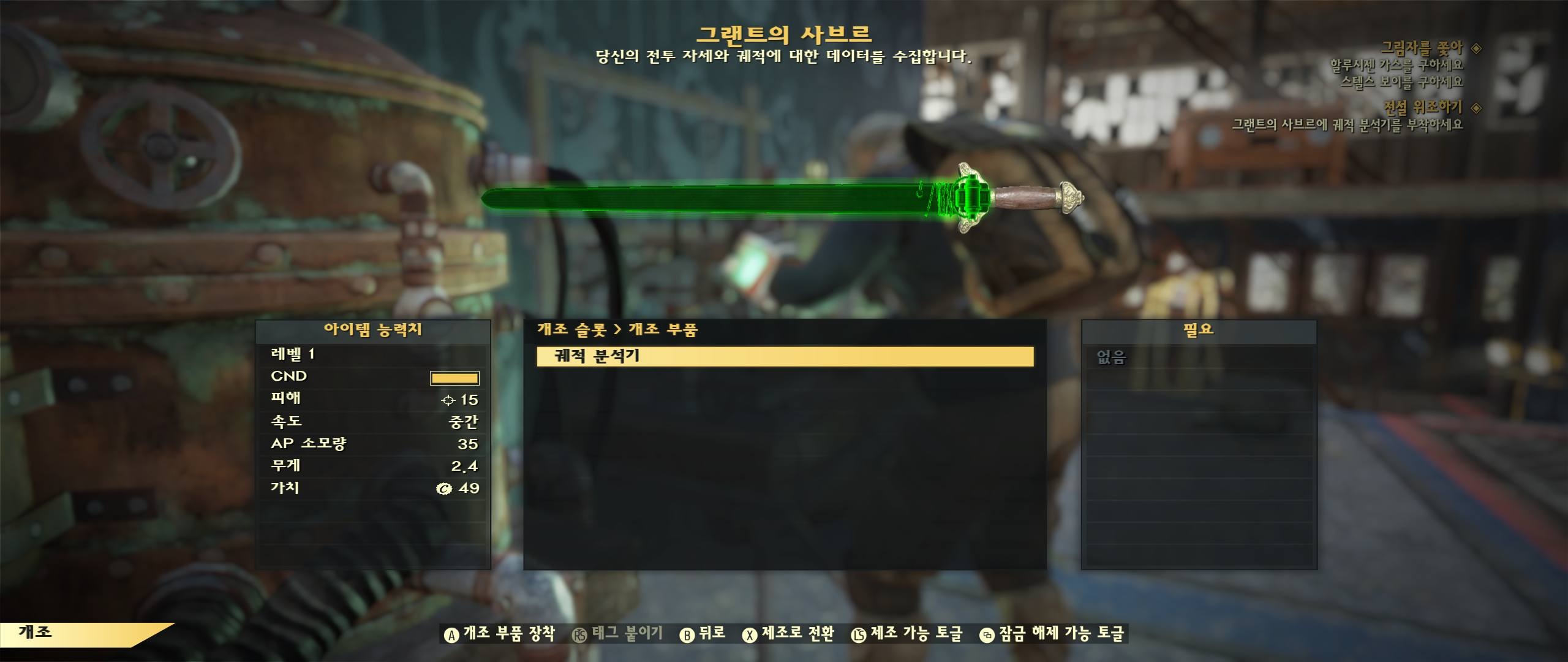Select the 전설 위조하기 quest tracker

(x=1422, y=107)
